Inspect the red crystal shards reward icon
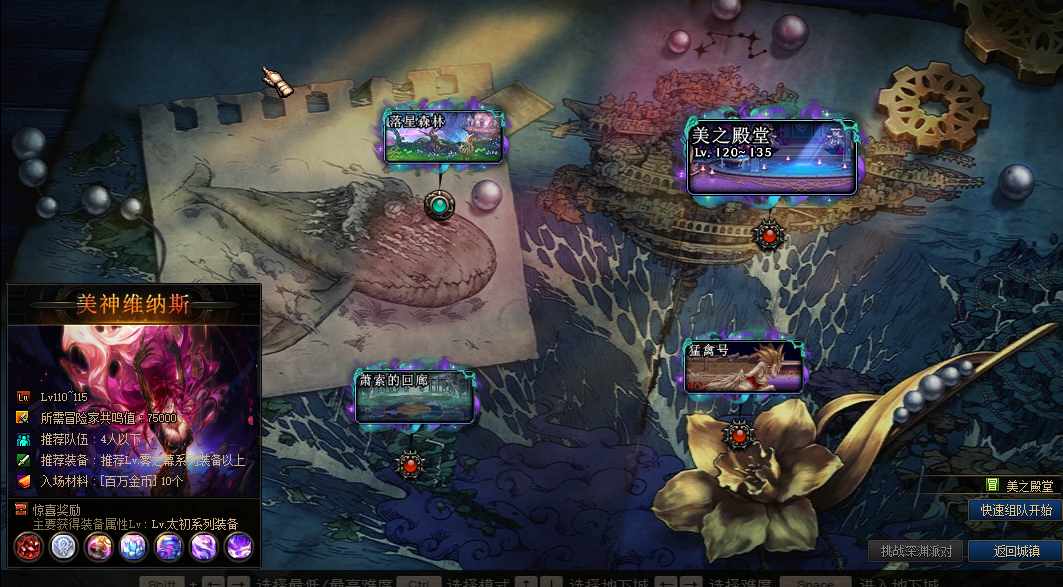 point(29,546)
